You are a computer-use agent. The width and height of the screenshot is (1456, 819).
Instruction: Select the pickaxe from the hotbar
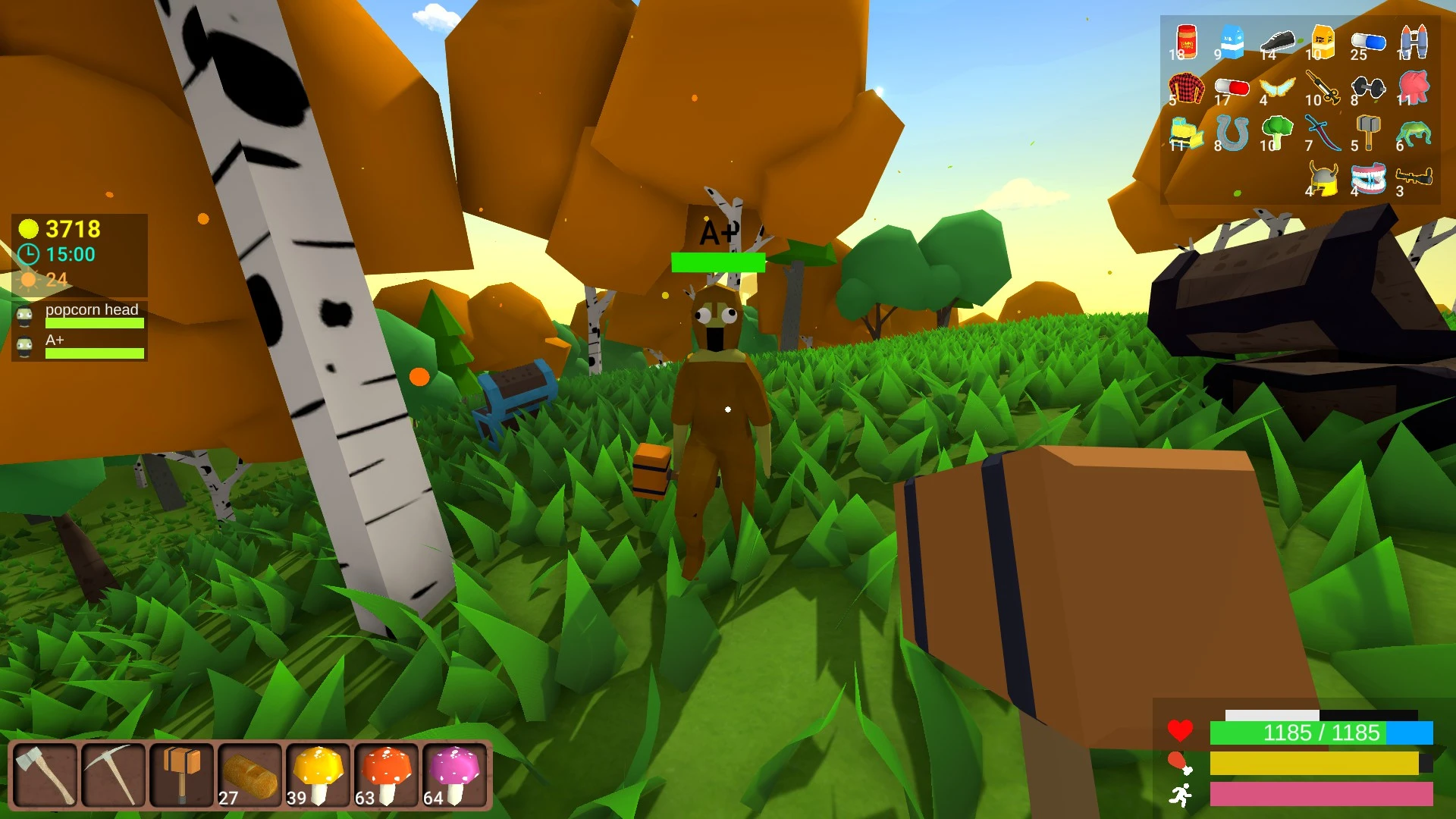(112, 773)
